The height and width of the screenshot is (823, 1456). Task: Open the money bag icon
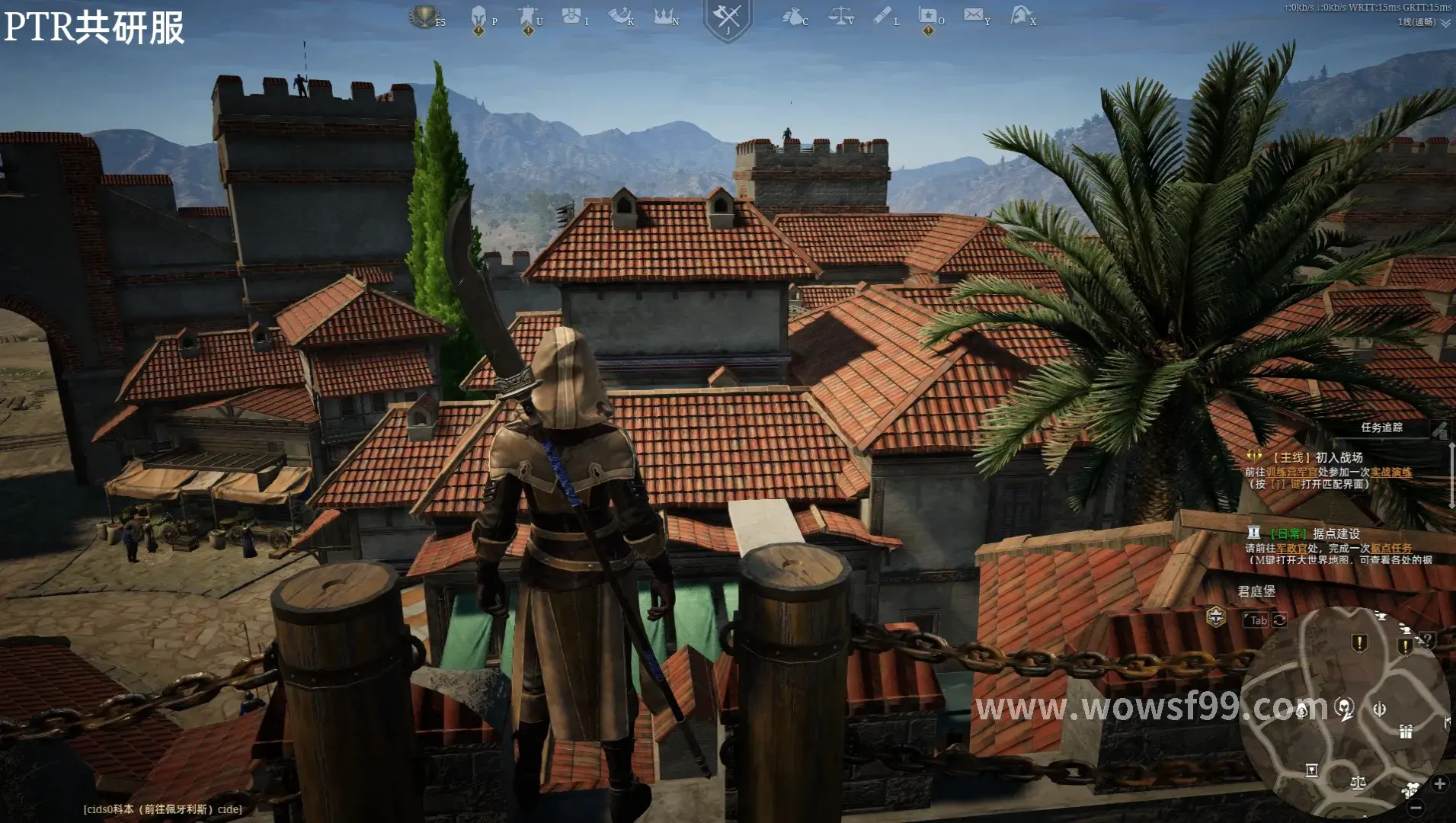pos(792,16)
